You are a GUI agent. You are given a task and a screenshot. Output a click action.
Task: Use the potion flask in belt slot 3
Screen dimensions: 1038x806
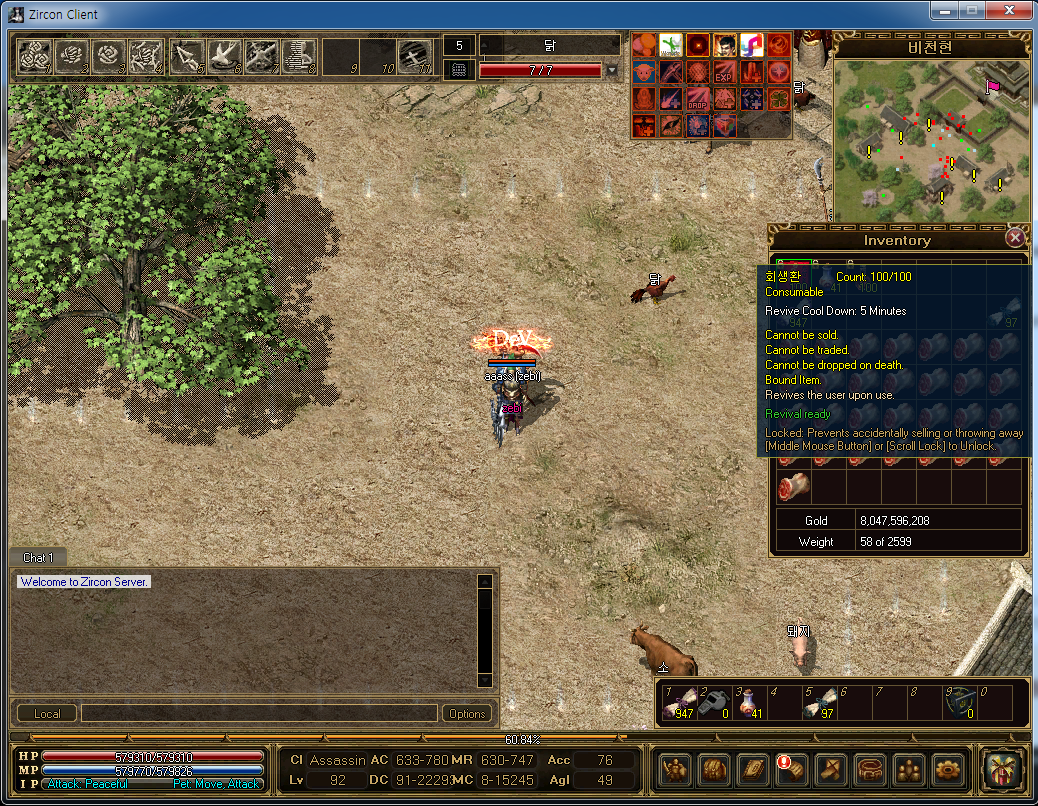(750, 704)
